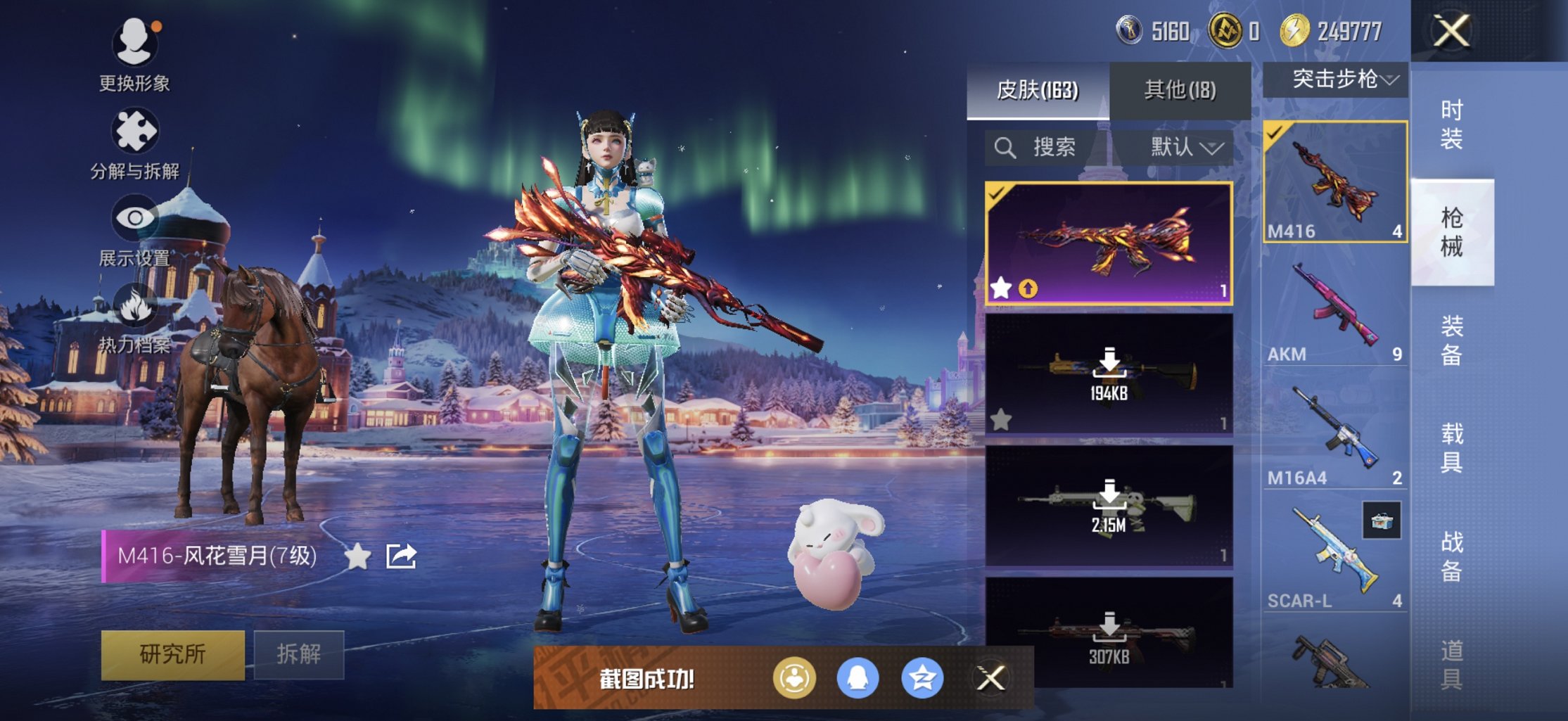Click the 研究所 gold button
The width and height of the screenshot is (1568, 721).
click(173, 654)
